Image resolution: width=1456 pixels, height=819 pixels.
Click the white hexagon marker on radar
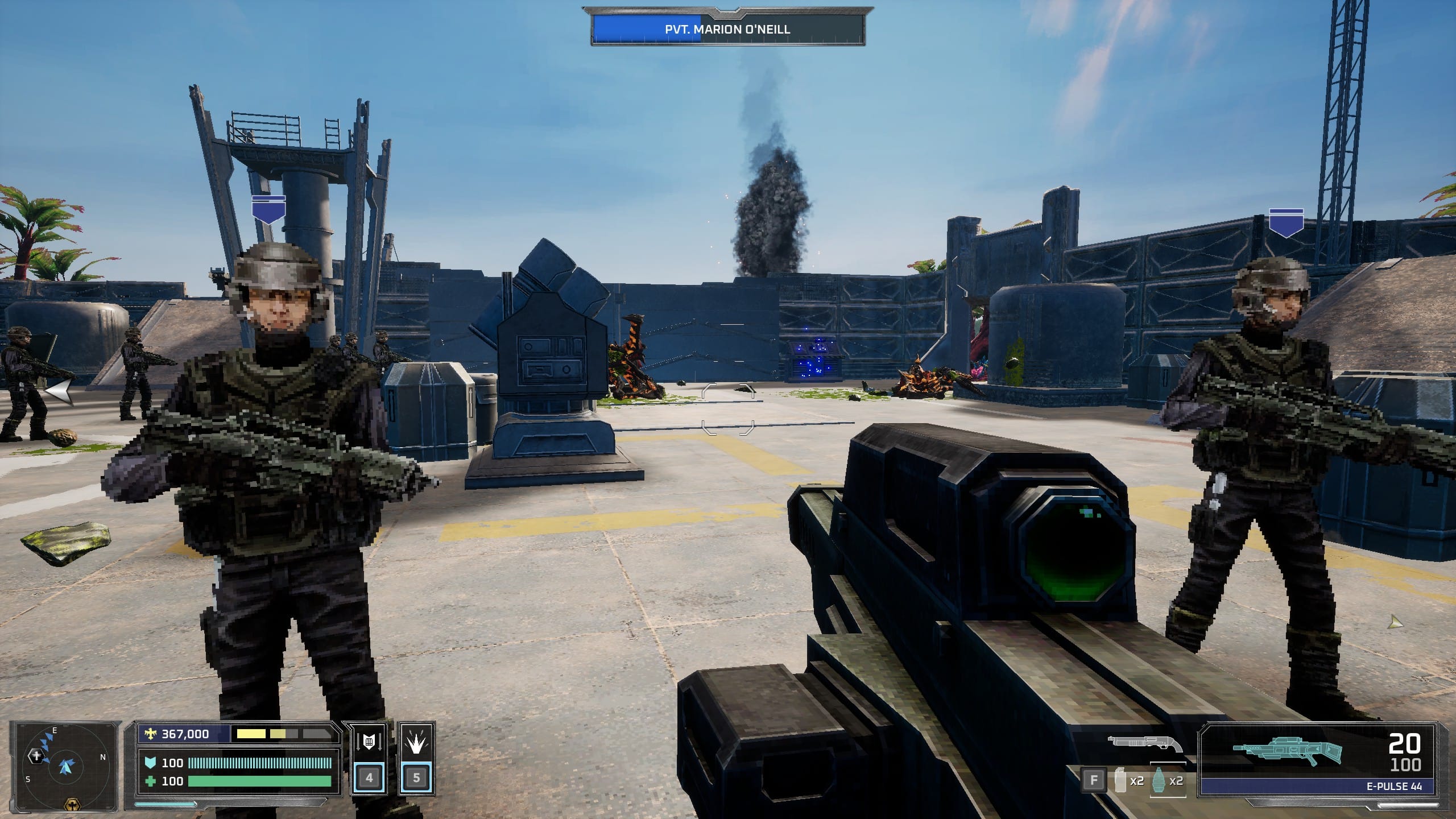point(36,756)
